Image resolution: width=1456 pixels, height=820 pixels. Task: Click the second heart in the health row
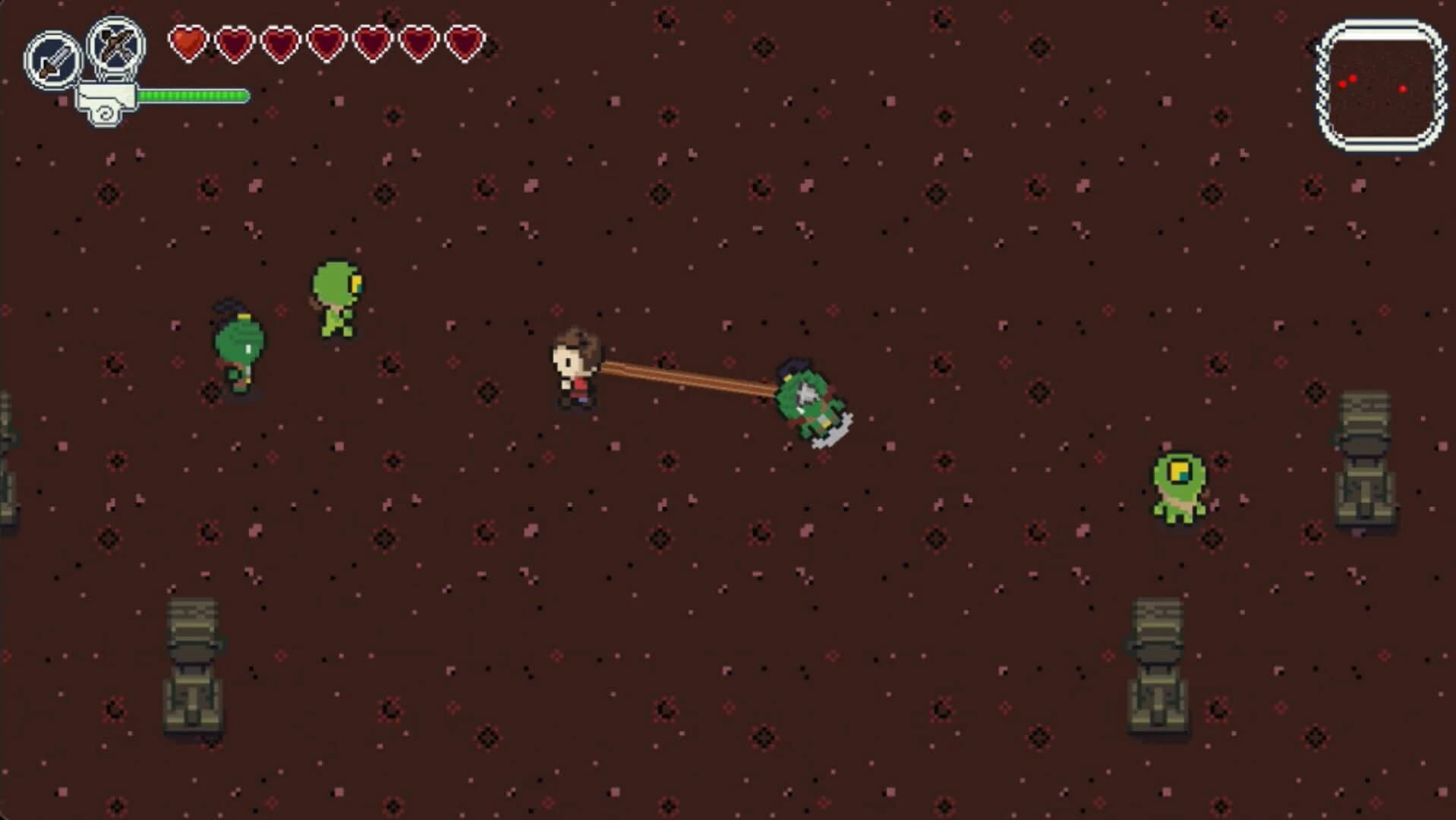pyautogui.click(x=235, y=44)
